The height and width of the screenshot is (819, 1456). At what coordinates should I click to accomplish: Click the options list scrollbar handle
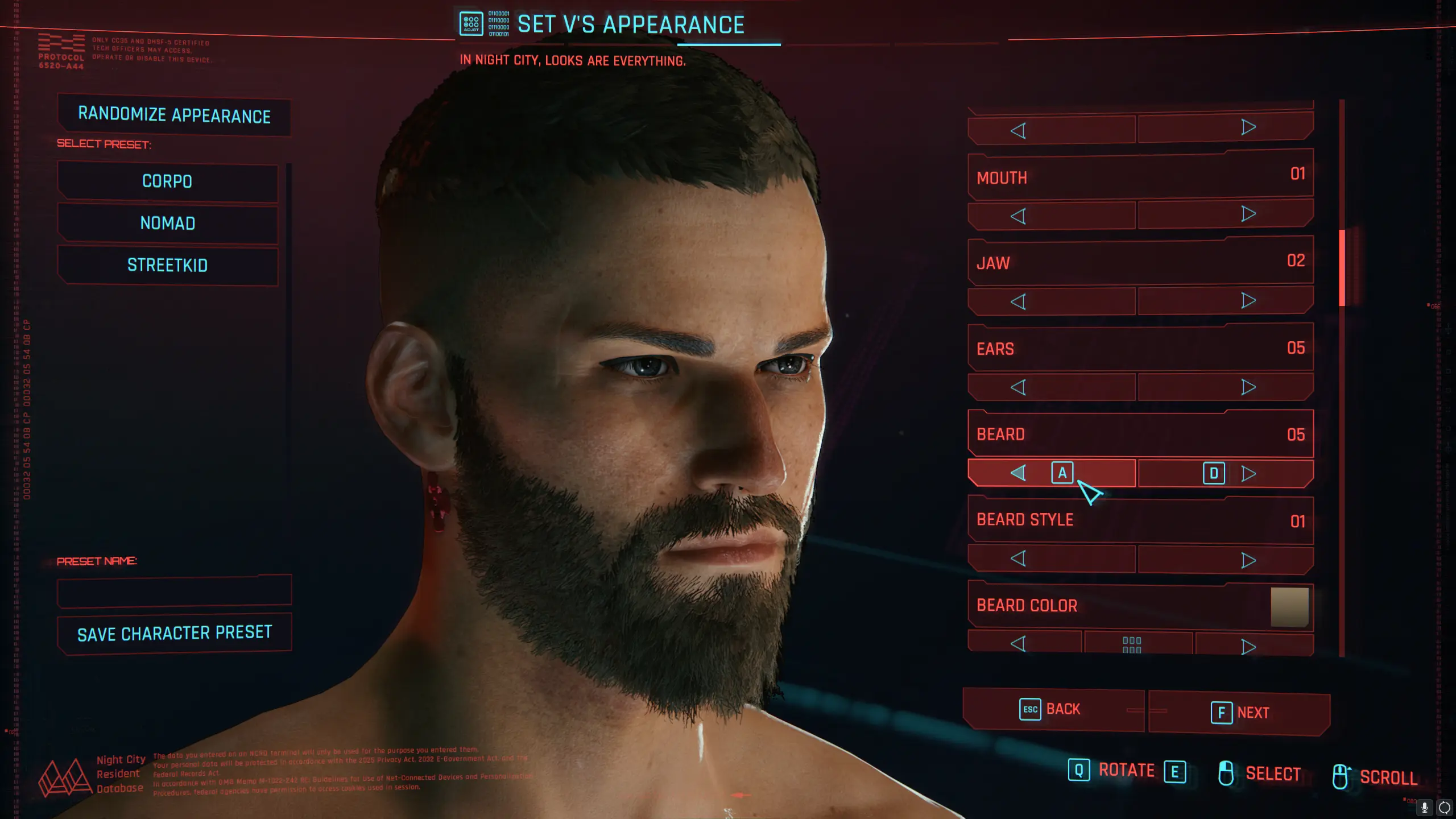(x=1342, y=267)
